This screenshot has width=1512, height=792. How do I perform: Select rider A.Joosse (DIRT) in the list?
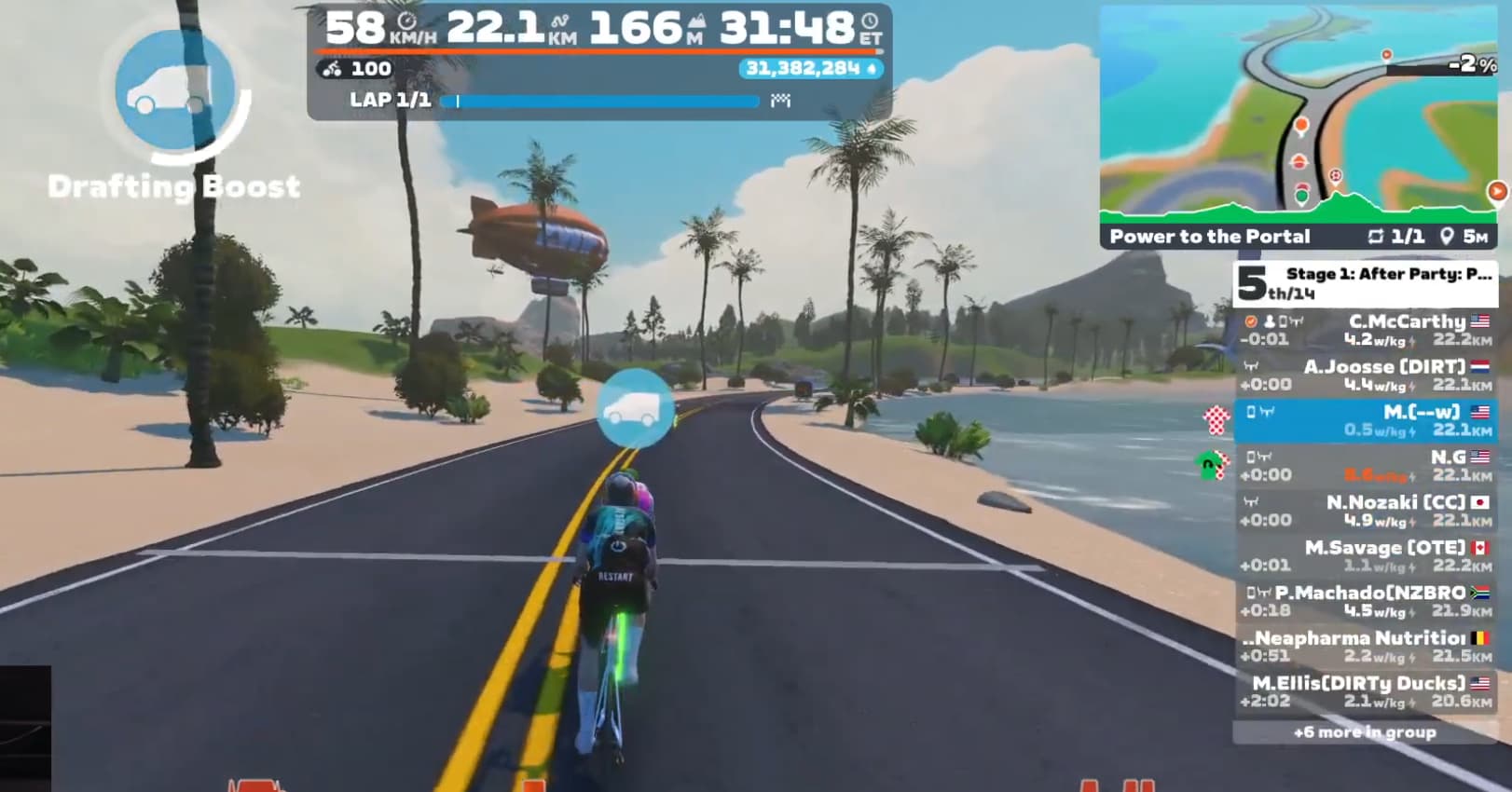point(1367,376)
